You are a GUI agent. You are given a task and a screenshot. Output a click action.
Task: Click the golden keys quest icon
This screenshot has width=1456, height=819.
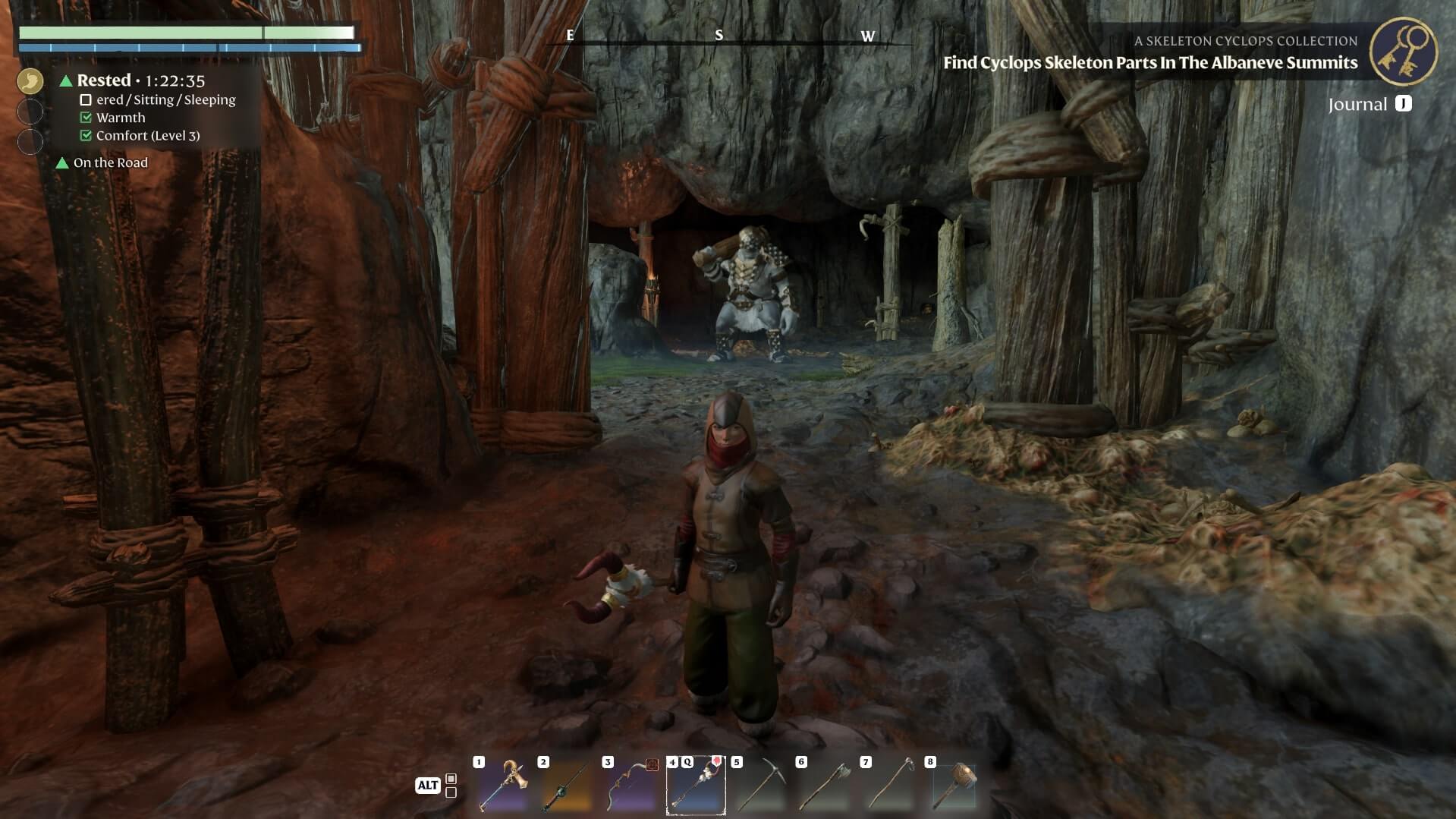[1403, 51]
